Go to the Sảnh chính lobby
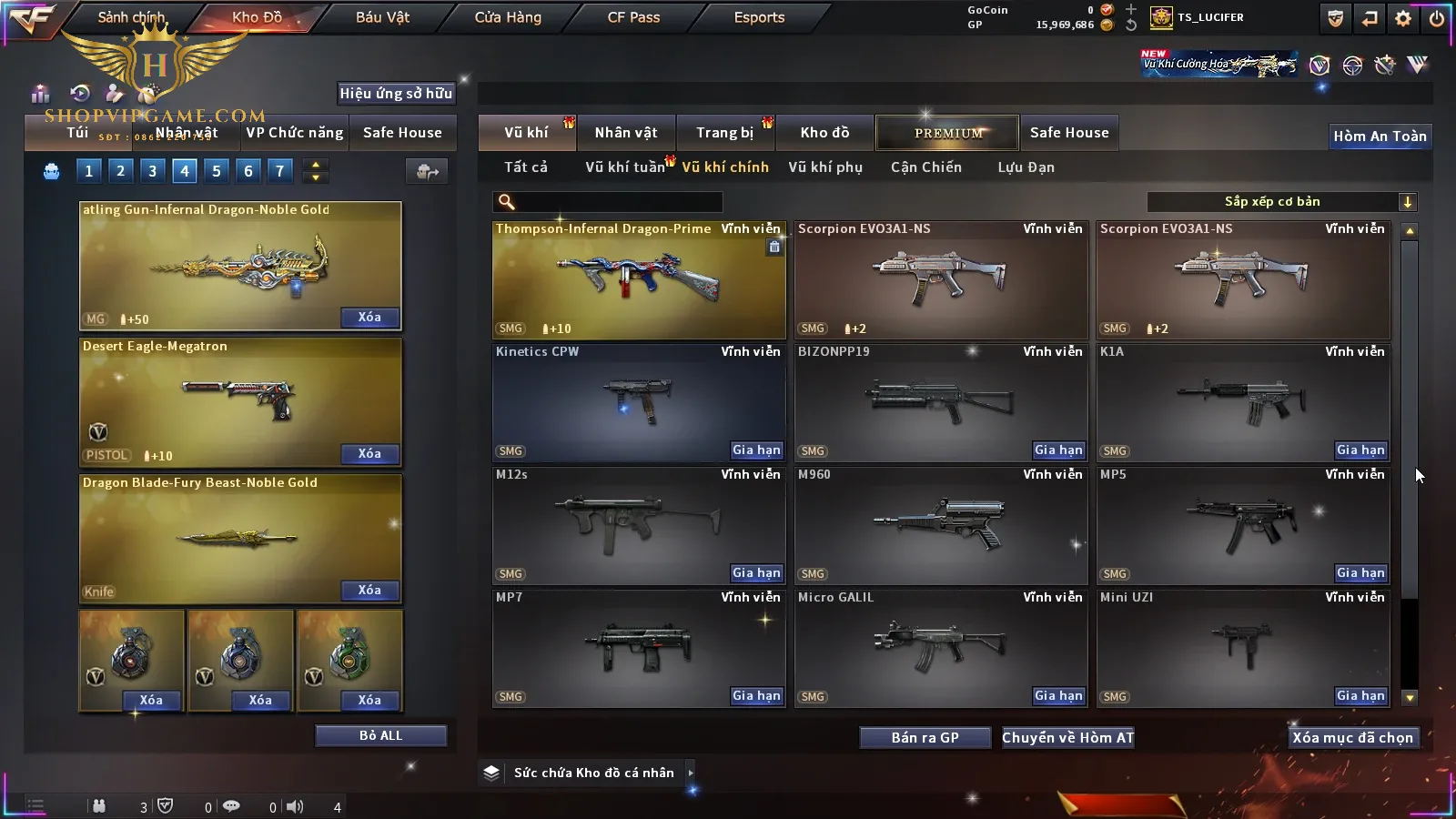The height and width of the screenshot is (819, 1456). click(131, 17)
